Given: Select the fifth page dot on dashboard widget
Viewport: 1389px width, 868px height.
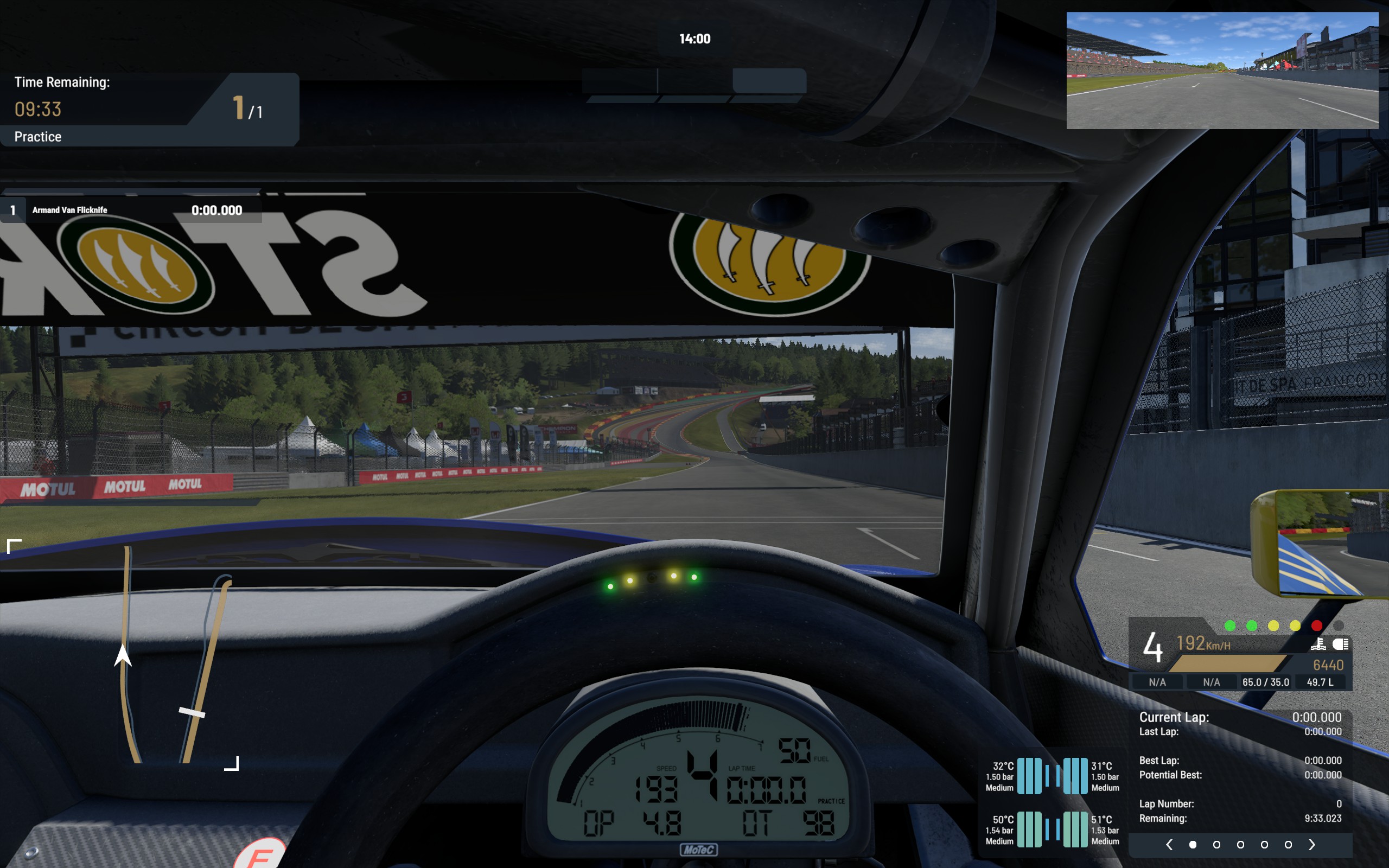Looking at the screenshot, I should 1289,845.
